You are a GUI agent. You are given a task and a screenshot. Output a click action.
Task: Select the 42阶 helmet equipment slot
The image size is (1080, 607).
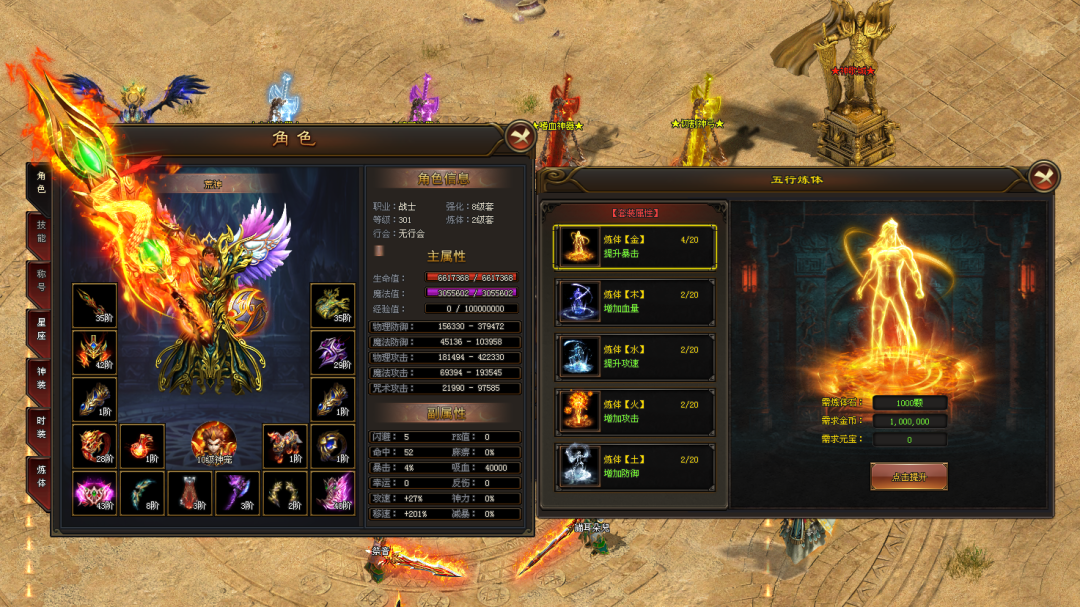tap(94, 352)
